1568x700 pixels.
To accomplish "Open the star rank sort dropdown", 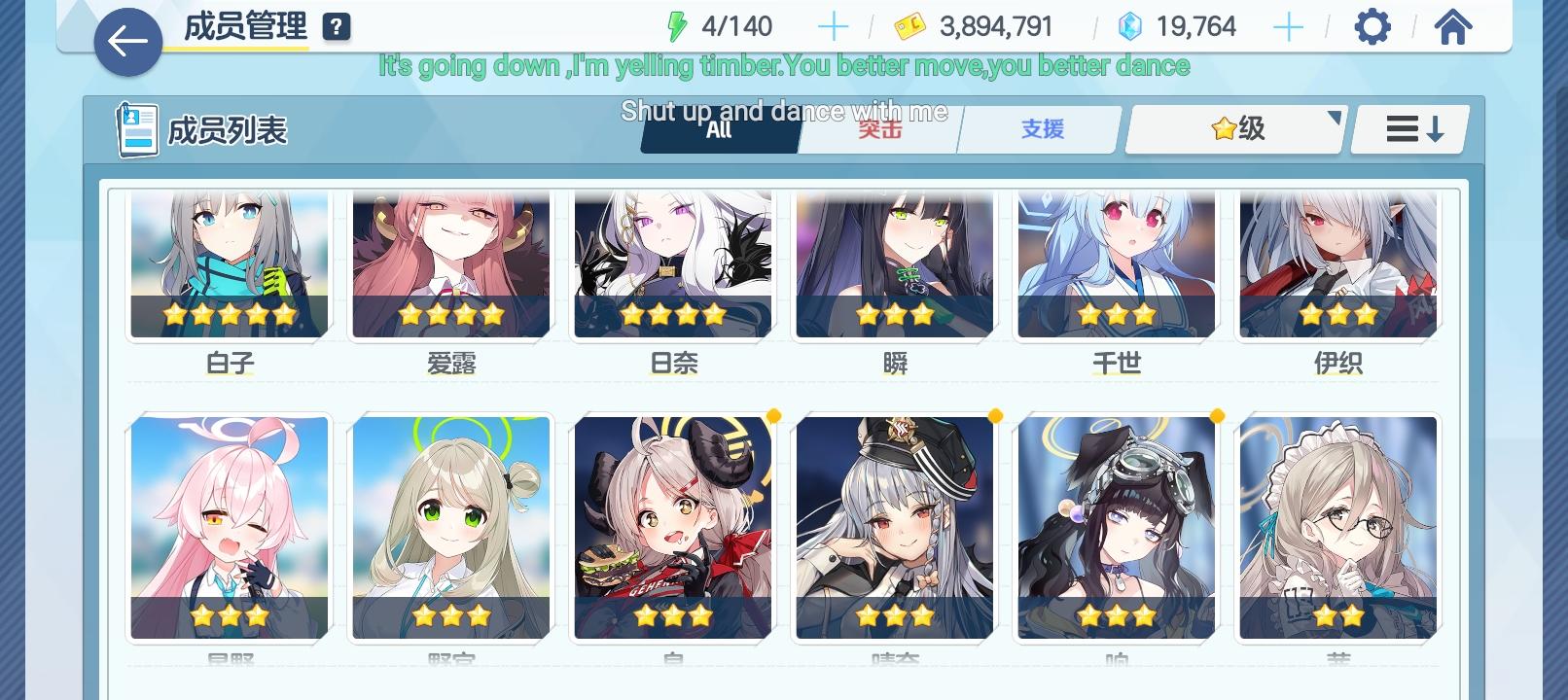I will 1232,129.
